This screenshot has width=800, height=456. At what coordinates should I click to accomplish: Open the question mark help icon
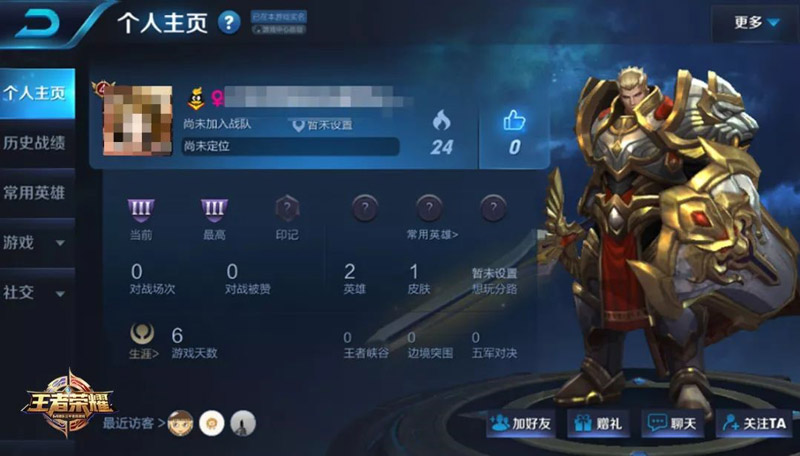(230, 22)
